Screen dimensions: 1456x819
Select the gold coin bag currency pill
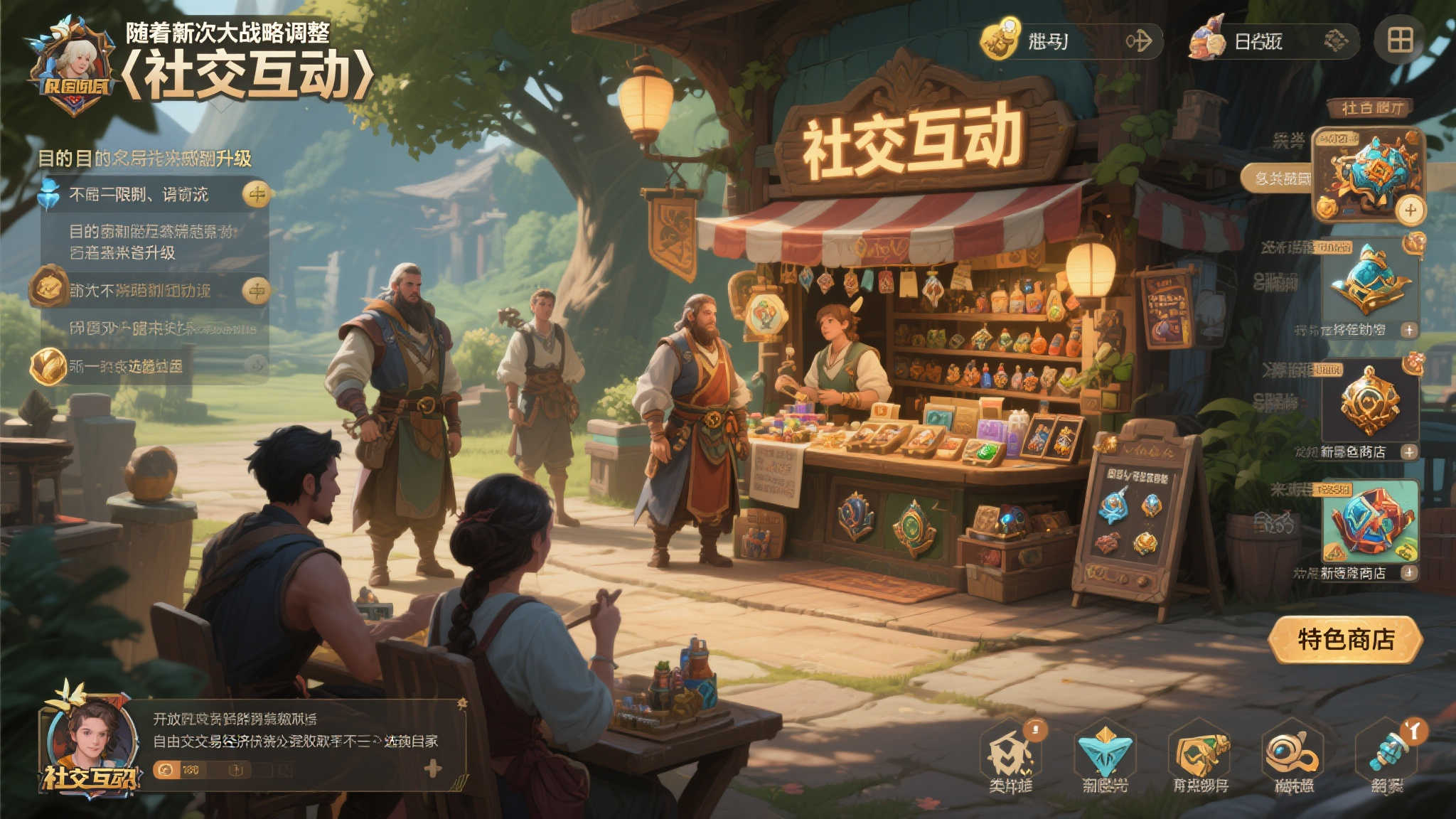coord(1071,41)
